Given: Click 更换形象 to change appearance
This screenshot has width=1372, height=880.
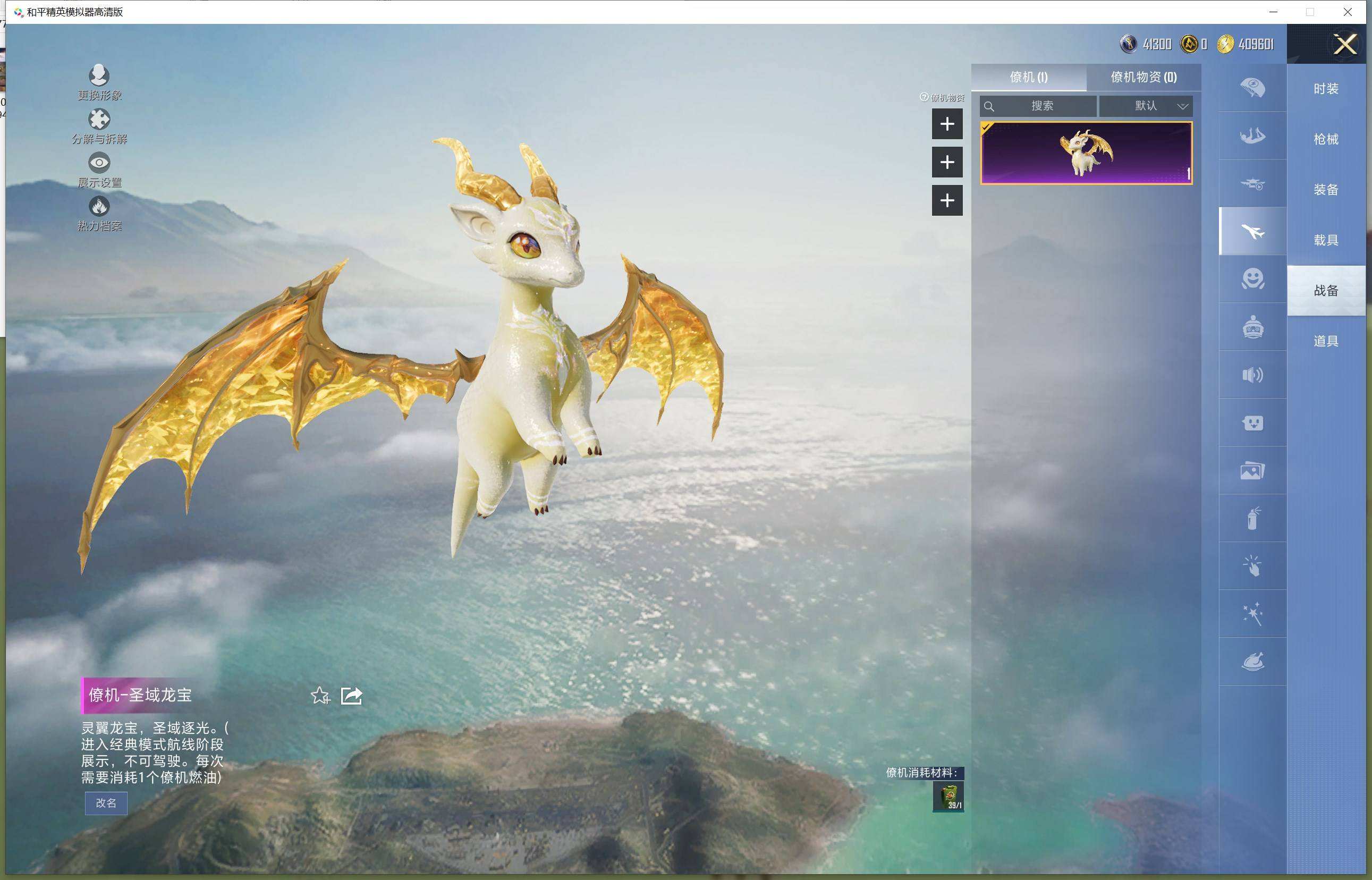Looking at the screenshot, I should [99, 82].
